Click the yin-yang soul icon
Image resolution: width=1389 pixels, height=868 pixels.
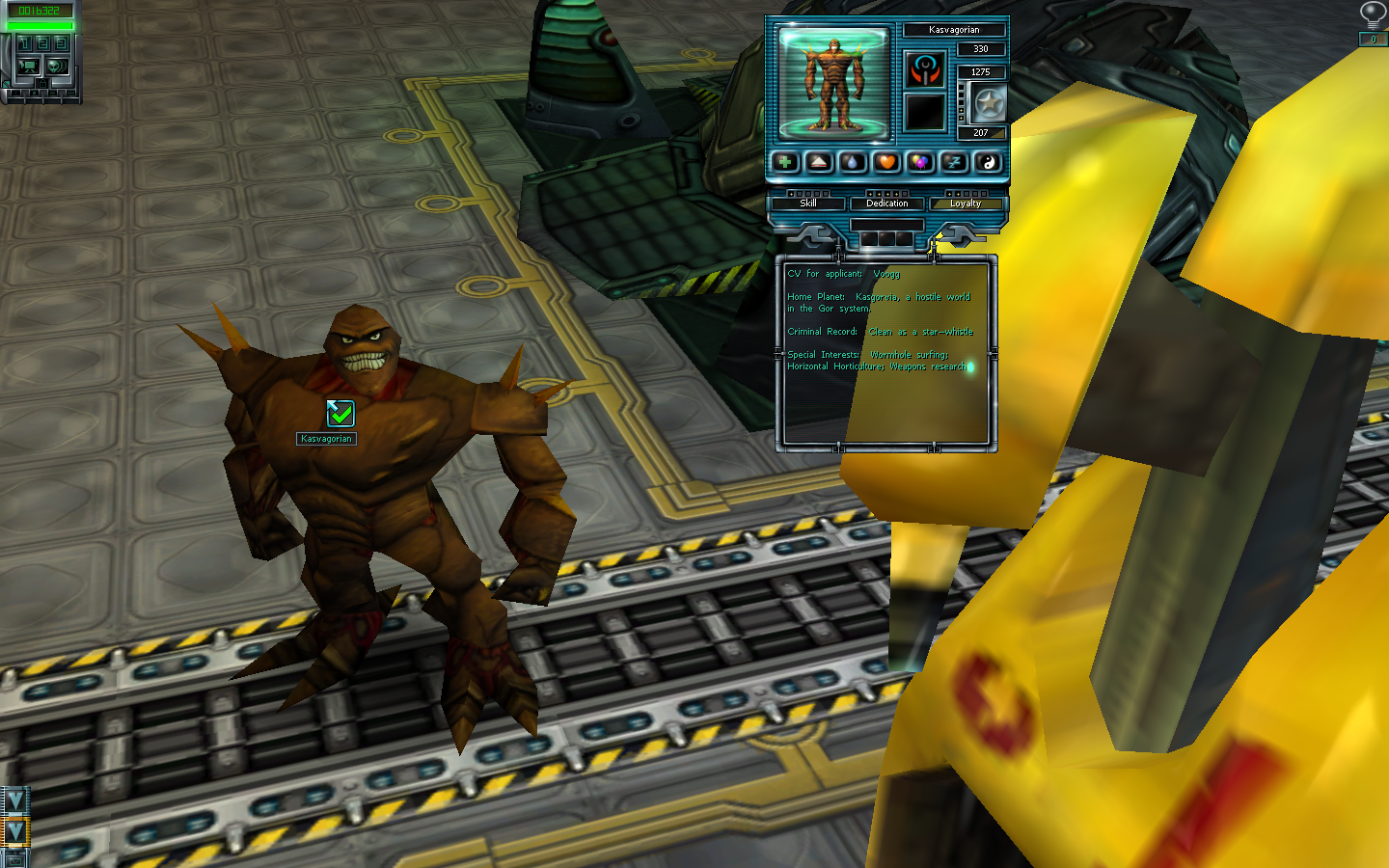point(988,162)
